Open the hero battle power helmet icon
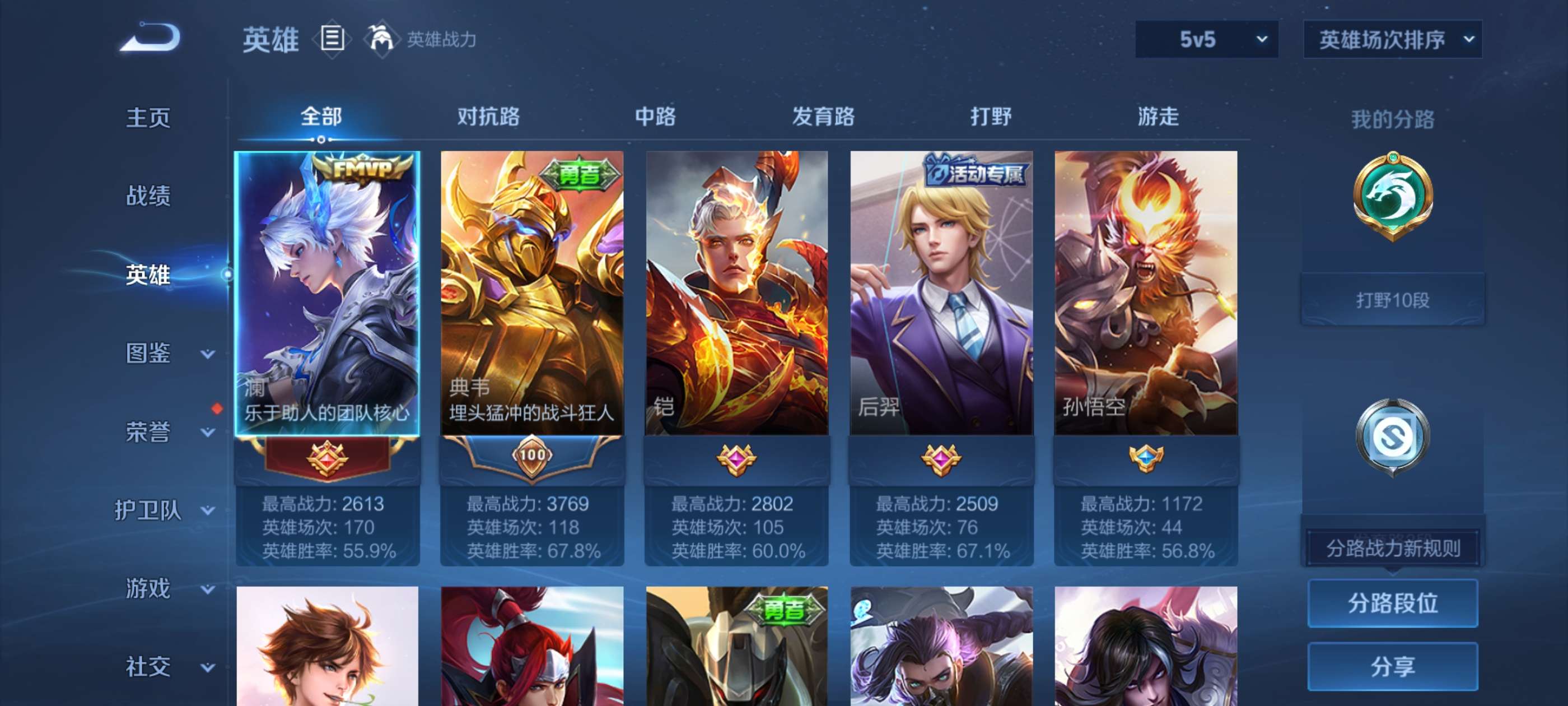Image resolution: width=1568 pixels, height=706 pixels. [x=383, y=38]
